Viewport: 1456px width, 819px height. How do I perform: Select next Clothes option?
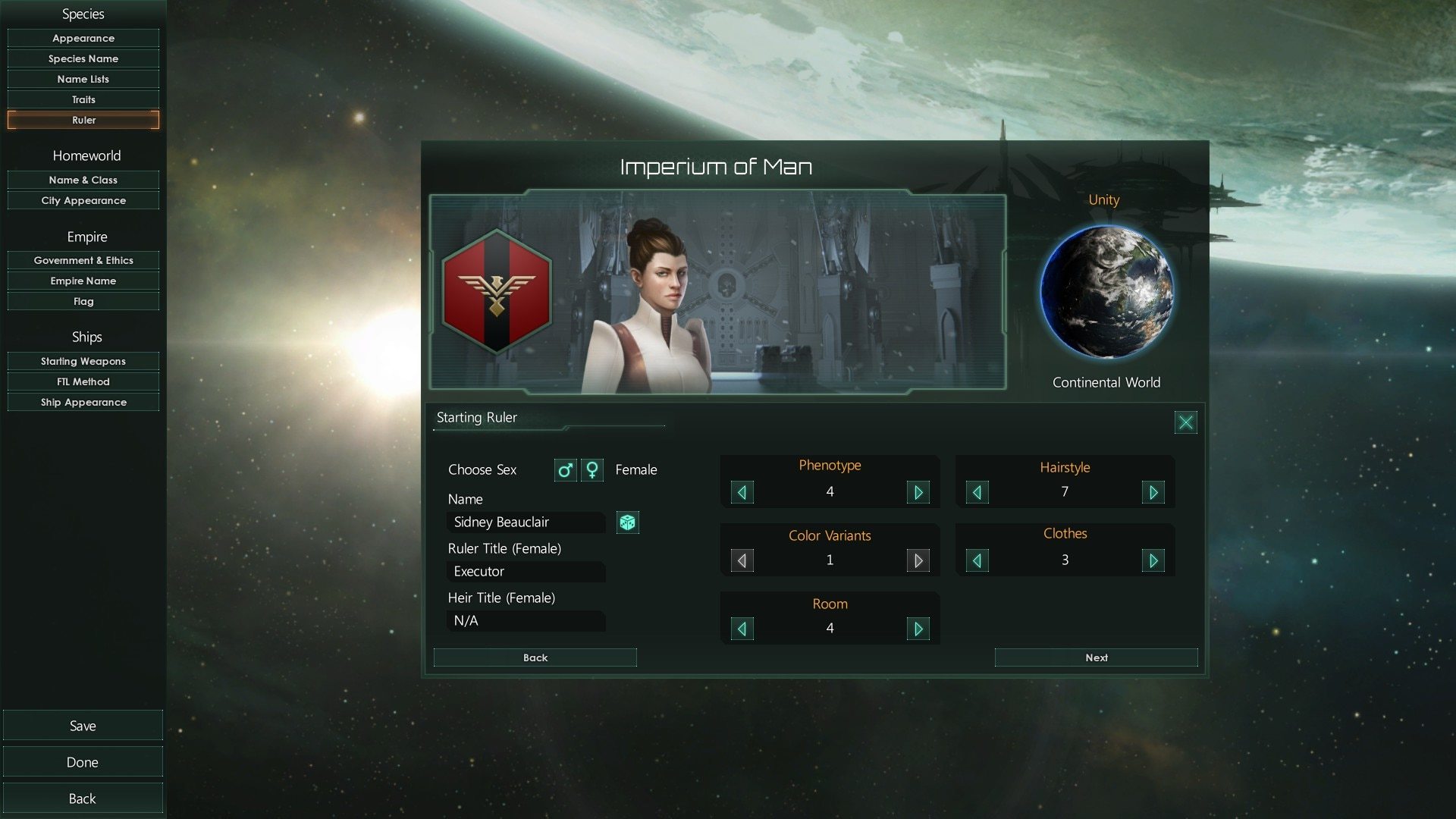[1153, 561]
